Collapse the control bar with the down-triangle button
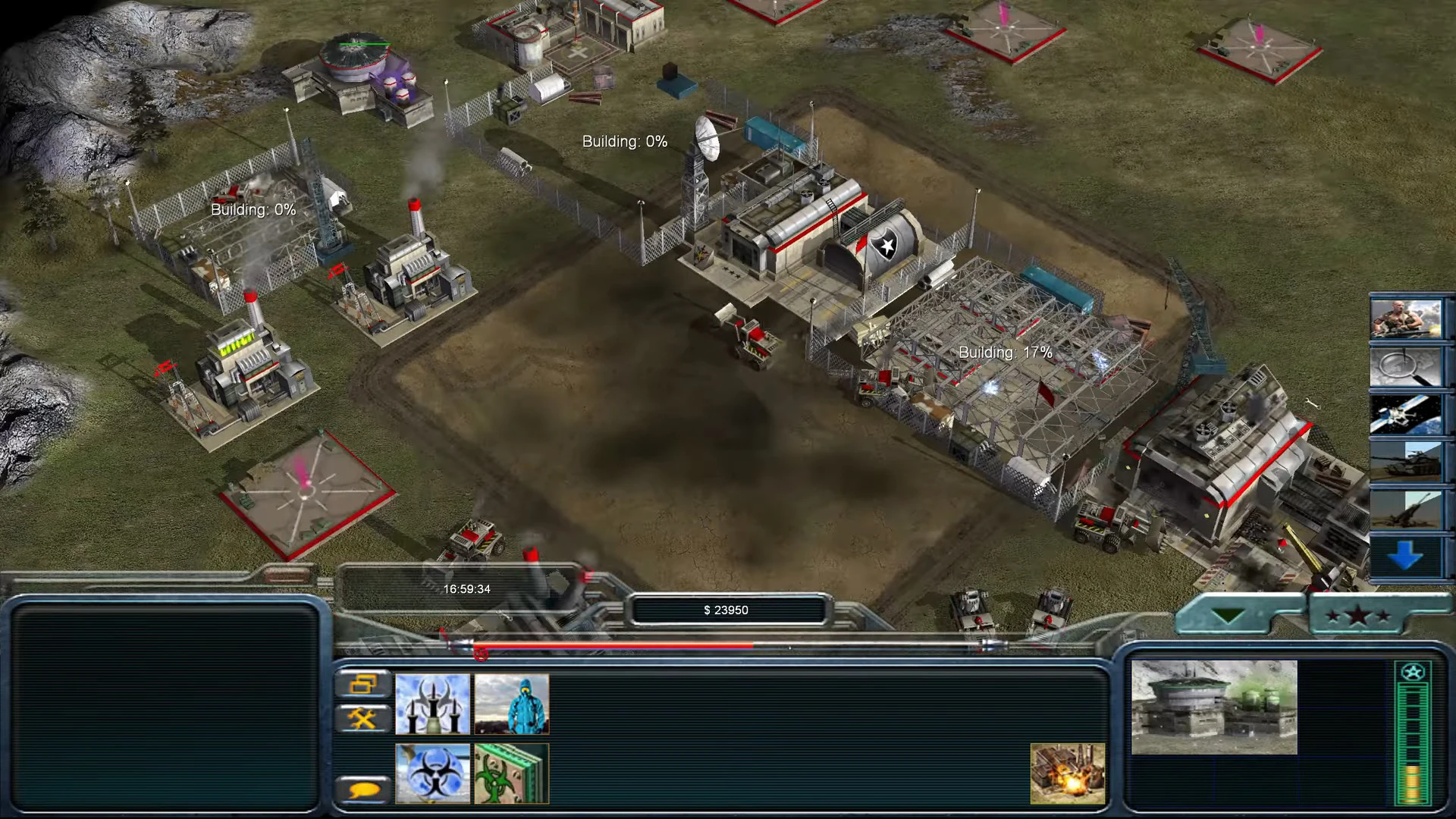The width and height of the screenshot is (1456, 819). coord(1228,615)
